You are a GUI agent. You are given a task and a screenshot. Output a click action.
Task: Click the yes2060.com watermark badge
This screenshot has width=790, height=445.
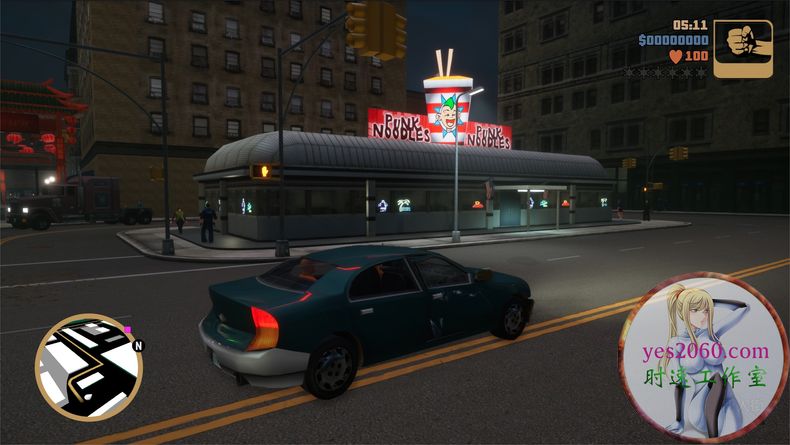click(x=703, y=358)
